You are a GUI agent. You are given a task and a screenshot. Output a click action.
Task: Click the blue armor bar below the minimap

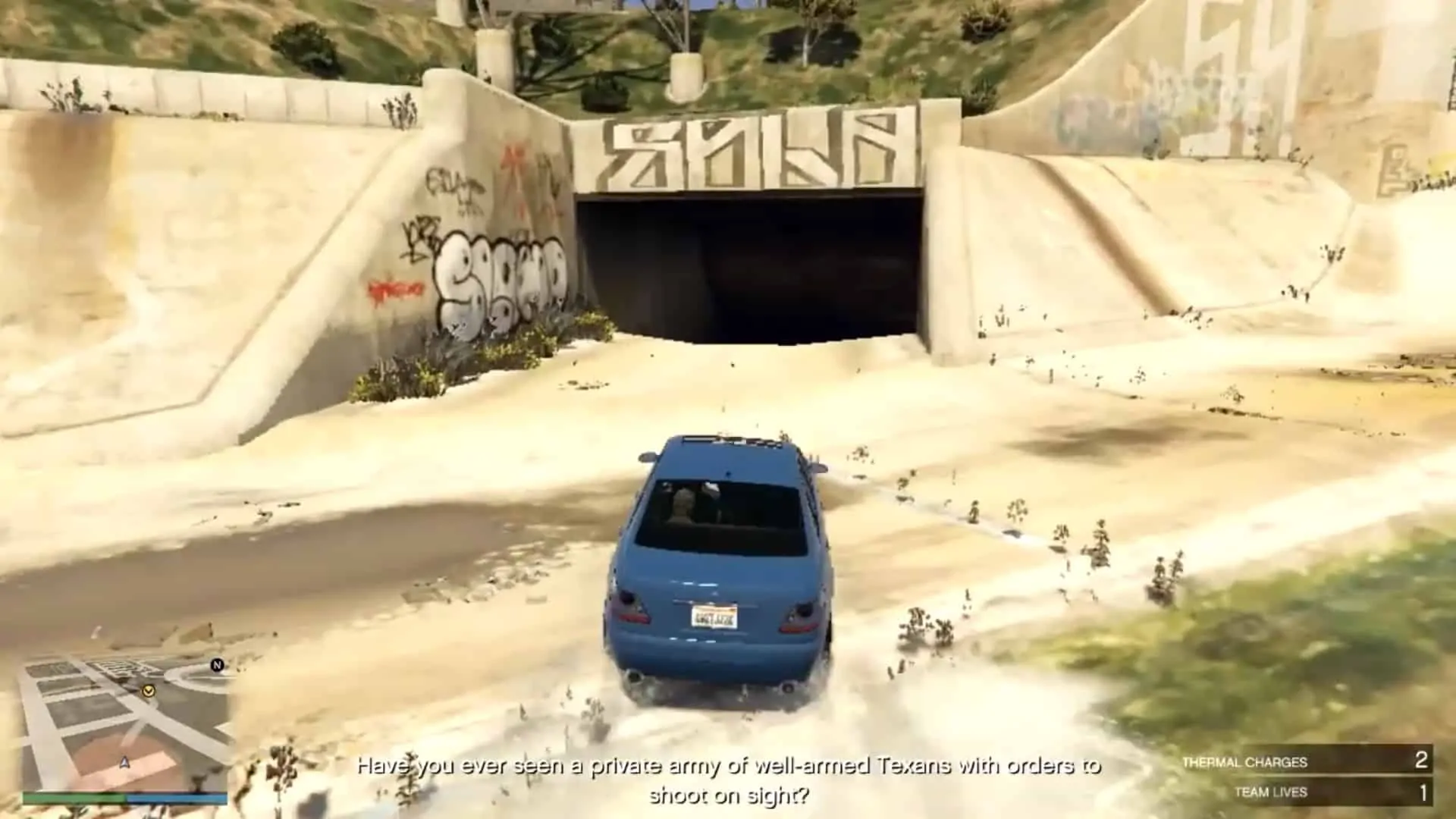tap(174, 799)
